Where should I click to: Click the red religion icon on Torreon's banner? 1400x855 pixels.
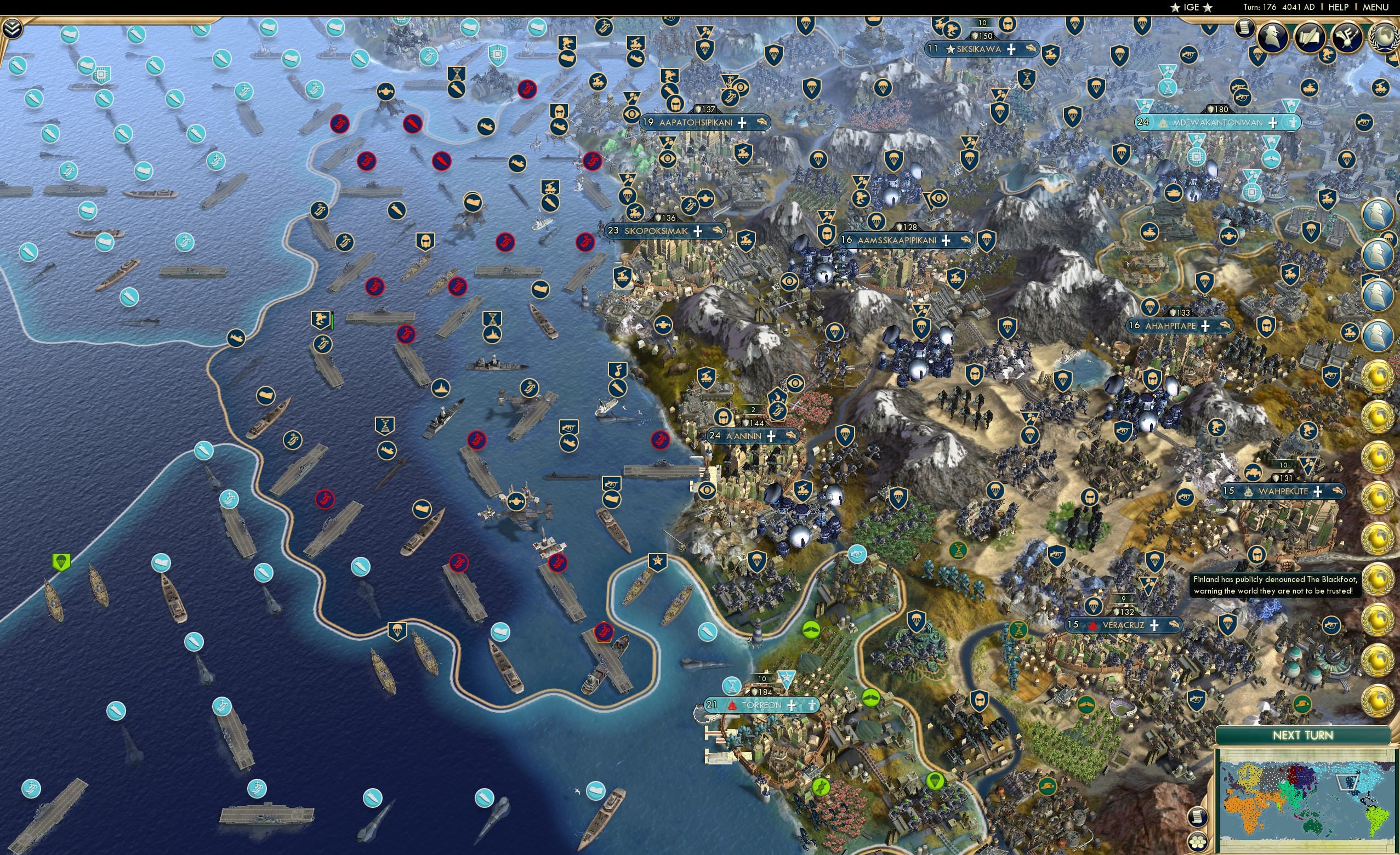coord(732,706)
